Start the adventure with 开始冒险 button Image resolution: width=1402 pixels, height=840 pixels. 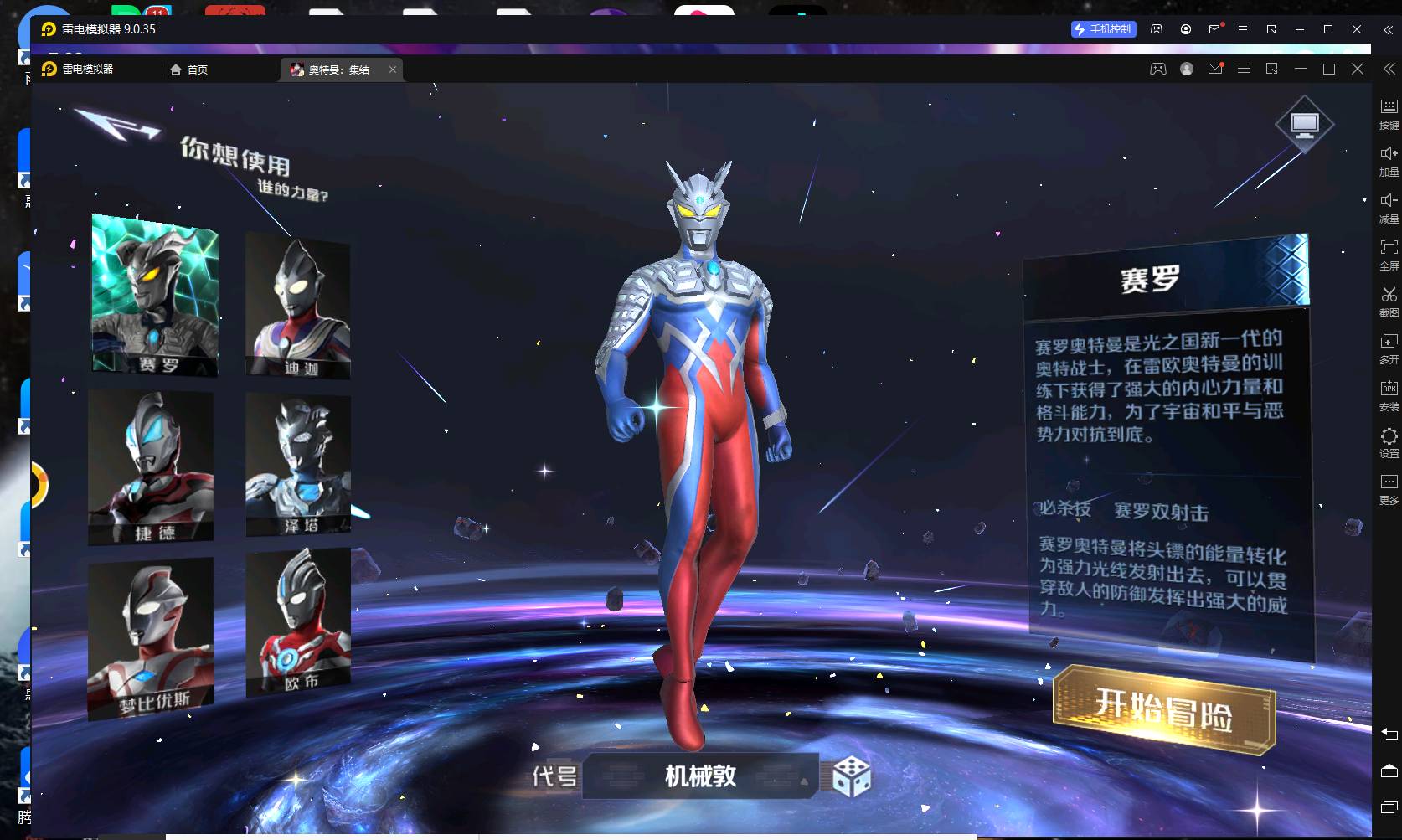pos(1163,710)
